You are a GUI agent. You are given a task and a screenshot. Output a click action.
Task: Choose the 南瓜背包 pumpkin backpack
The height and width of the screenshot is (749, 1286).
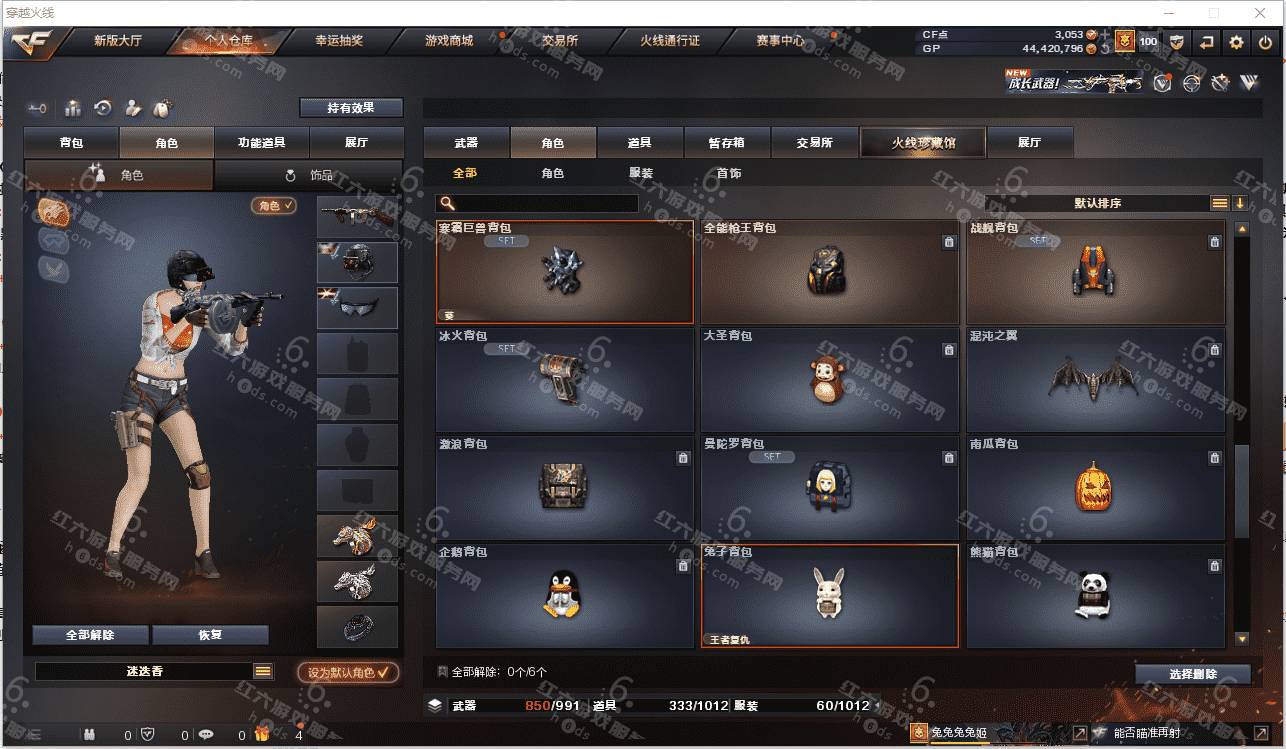pos(1095,488)
